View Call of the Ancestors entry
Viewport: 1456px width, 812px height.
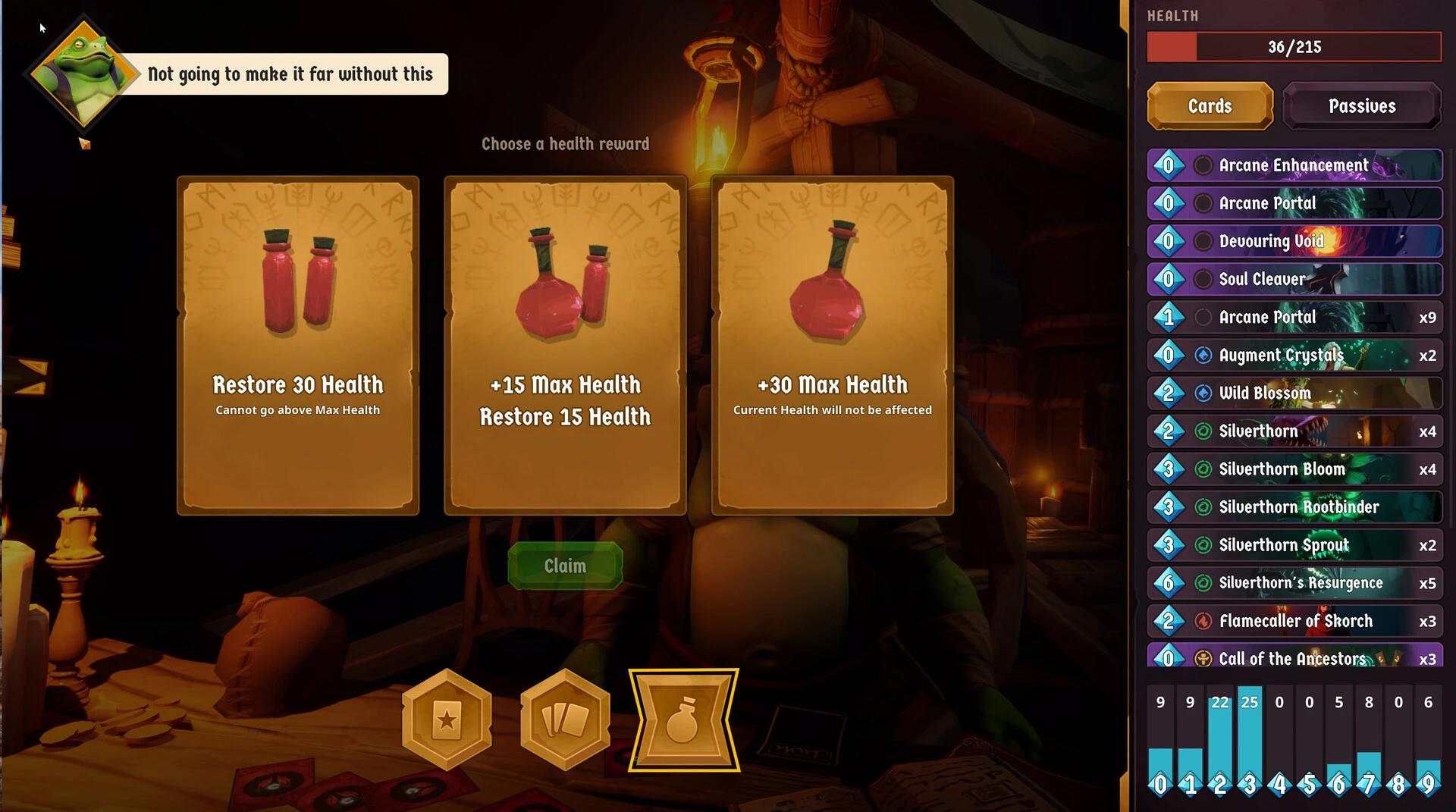(1294, 657)
